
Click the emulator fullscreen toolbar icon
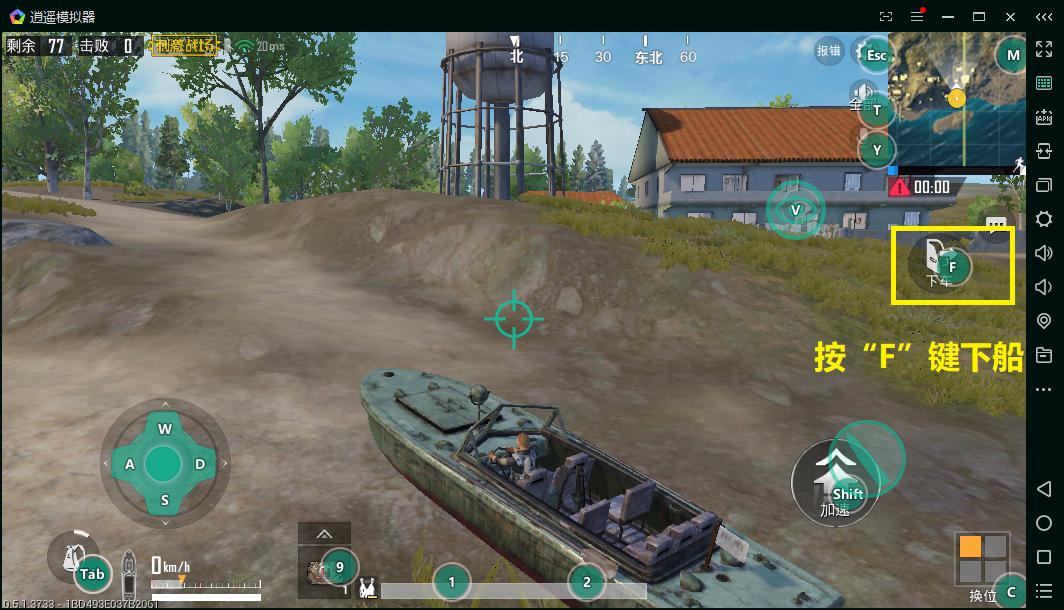click(x=885, y=16)
